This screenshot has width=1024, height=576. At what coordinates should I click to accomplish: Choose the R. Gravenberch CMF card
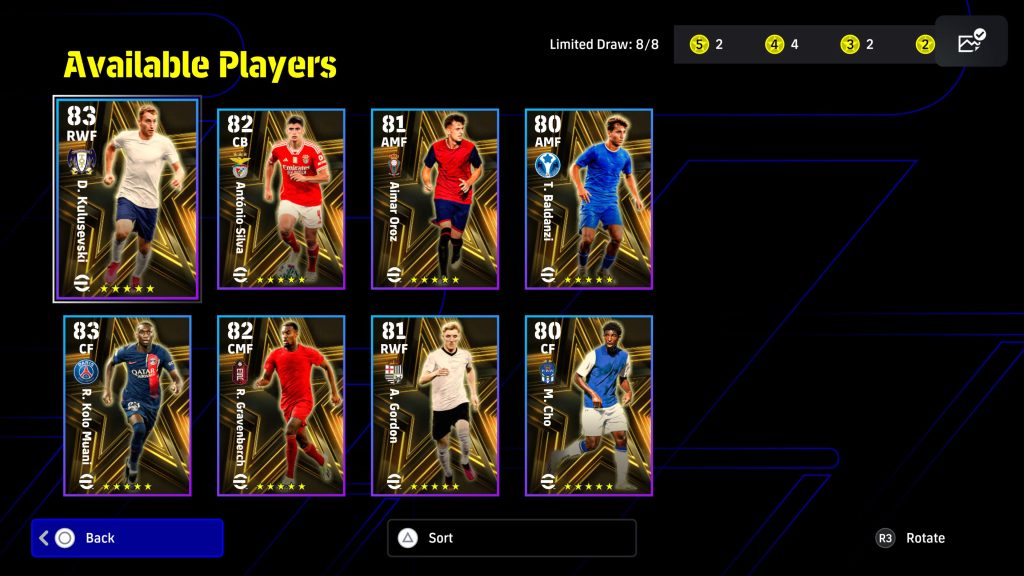pyautogui.click(x=281, y=405)
